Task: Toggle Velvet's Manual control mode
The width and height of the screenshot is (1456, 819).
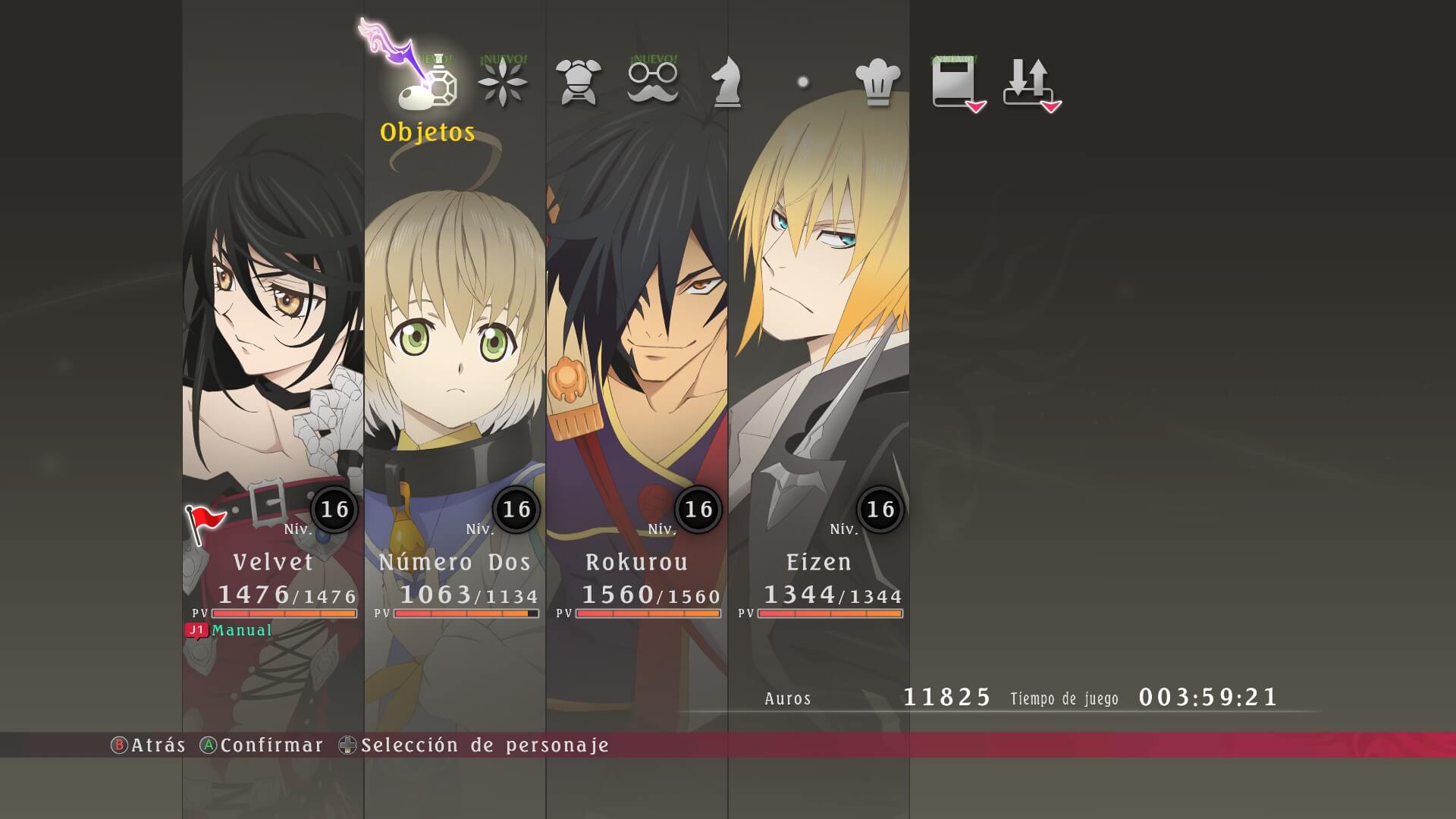Action: click(241, 630)
